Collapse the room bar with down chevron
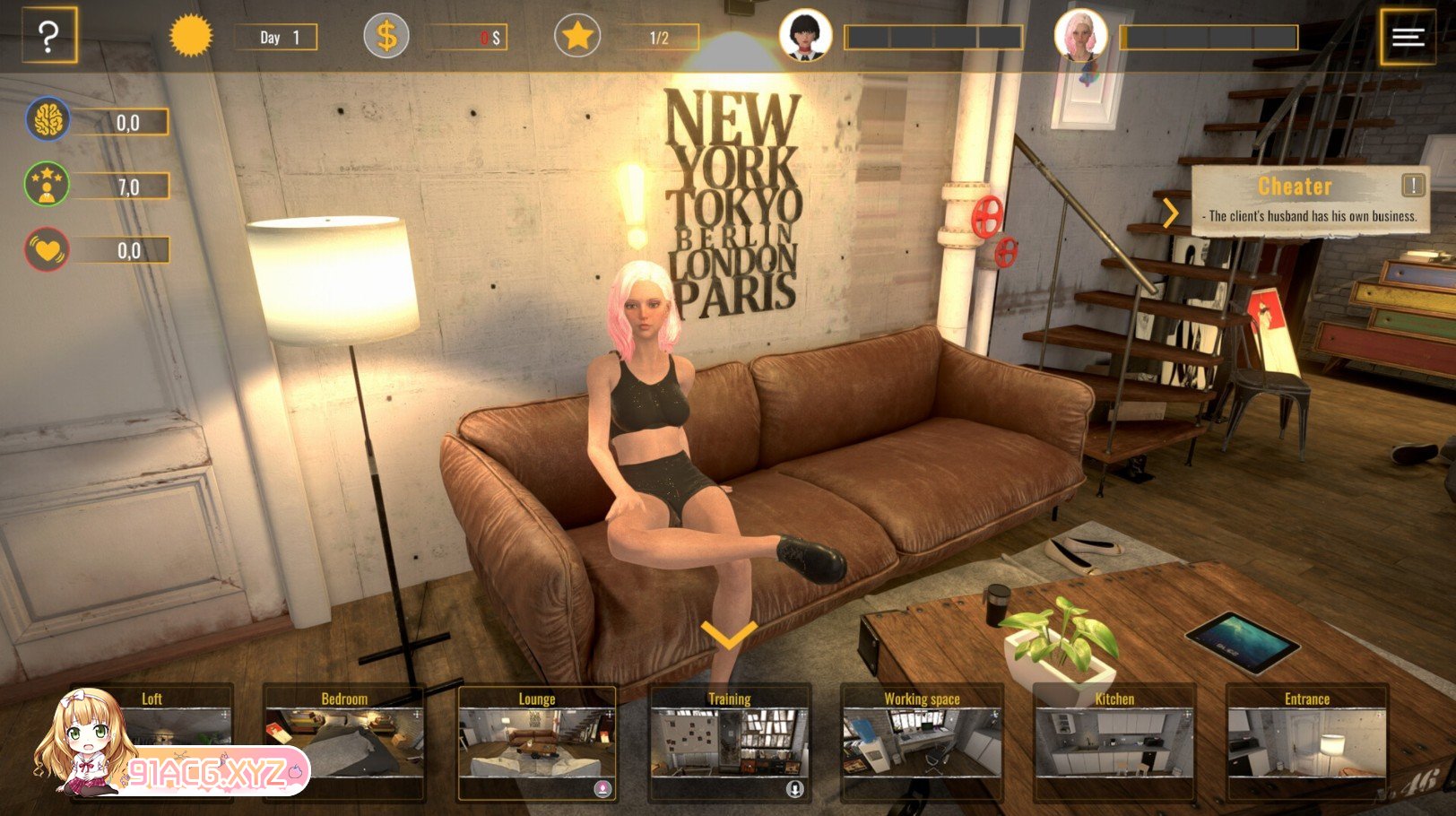 pyautogui.click(x=728, y=635)
